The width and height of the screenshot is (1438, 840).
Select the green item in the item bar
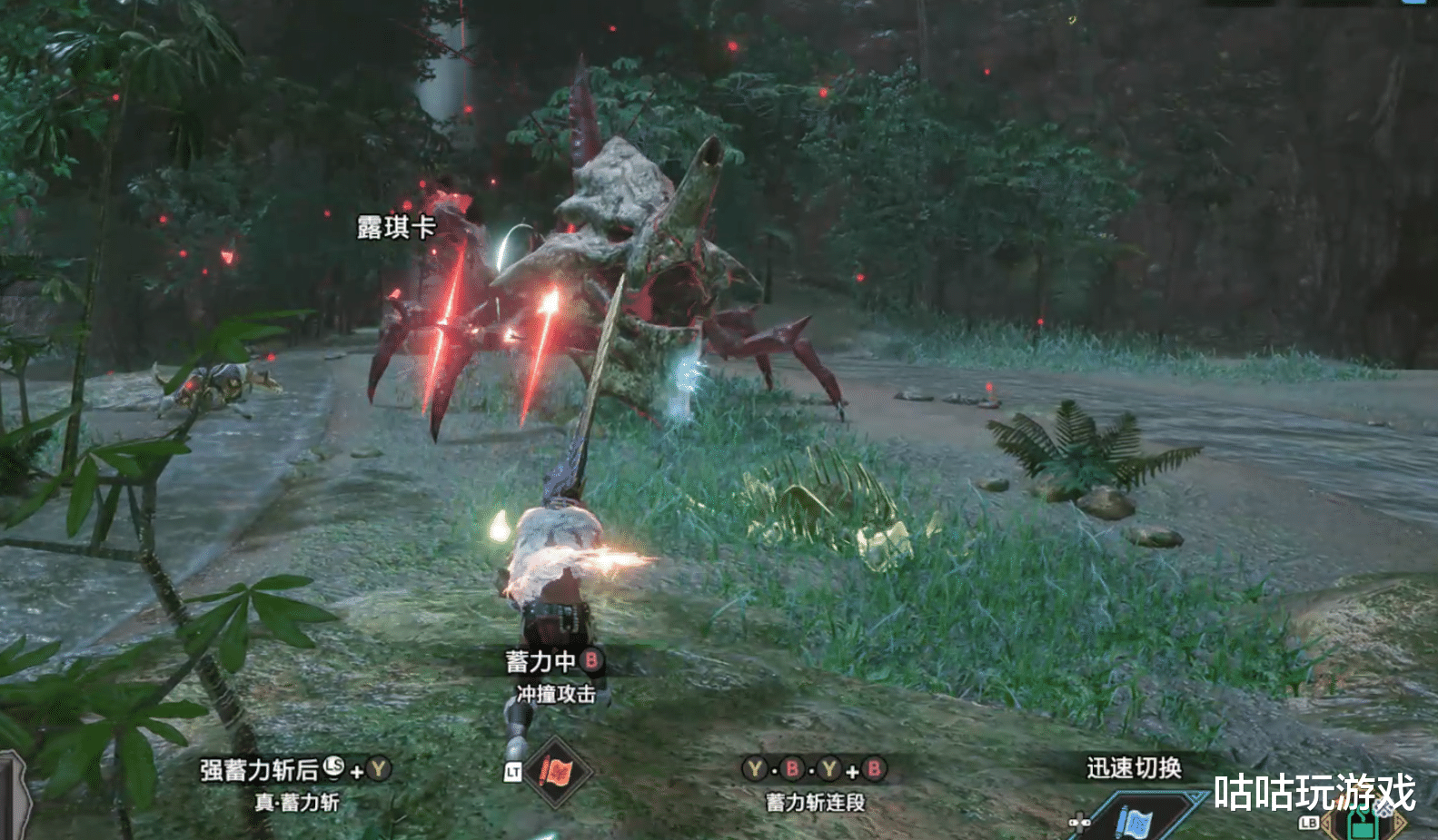[x=1362, y=825]
